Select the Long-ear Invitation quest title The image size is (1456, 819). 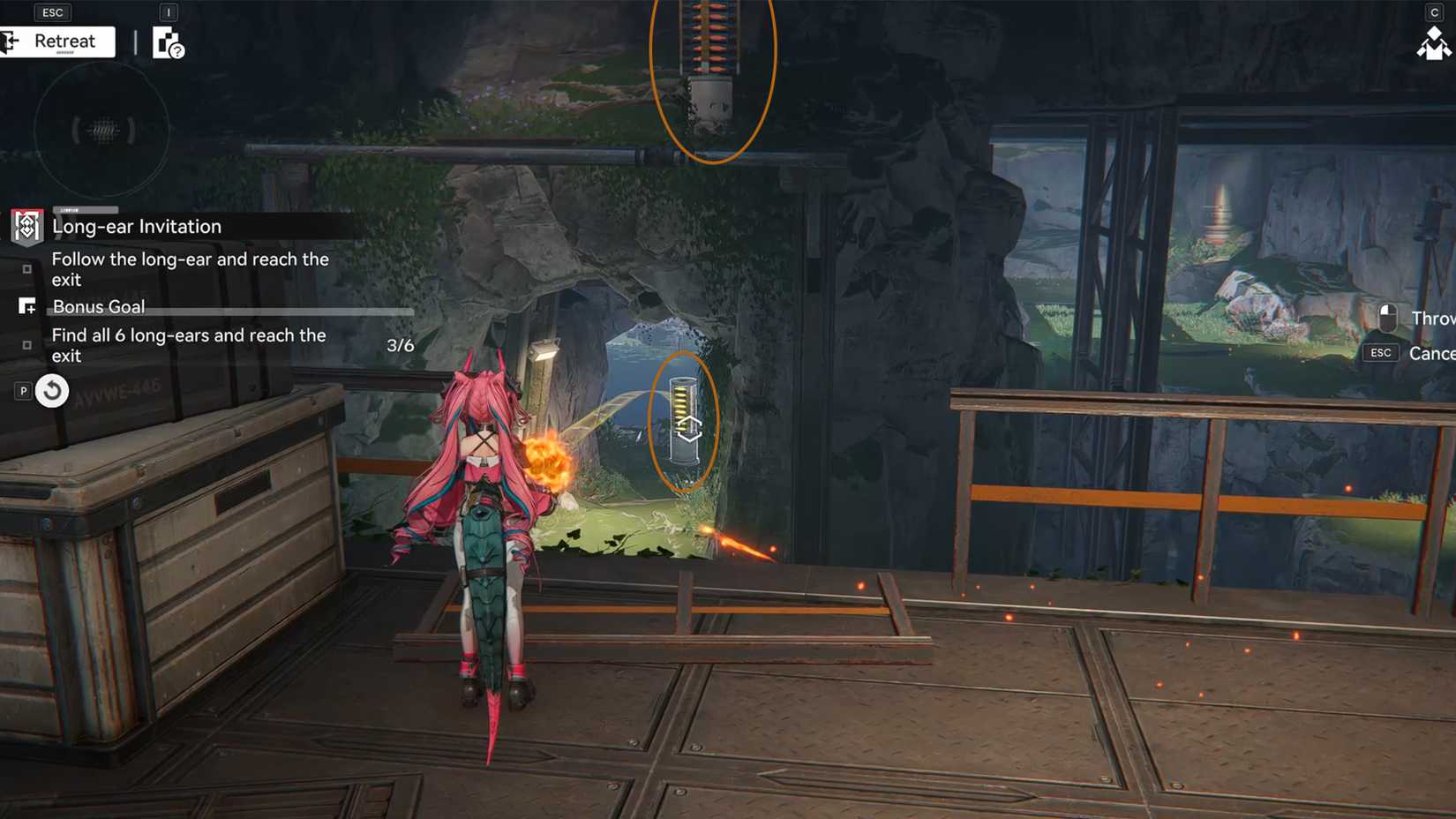point(137,226)
